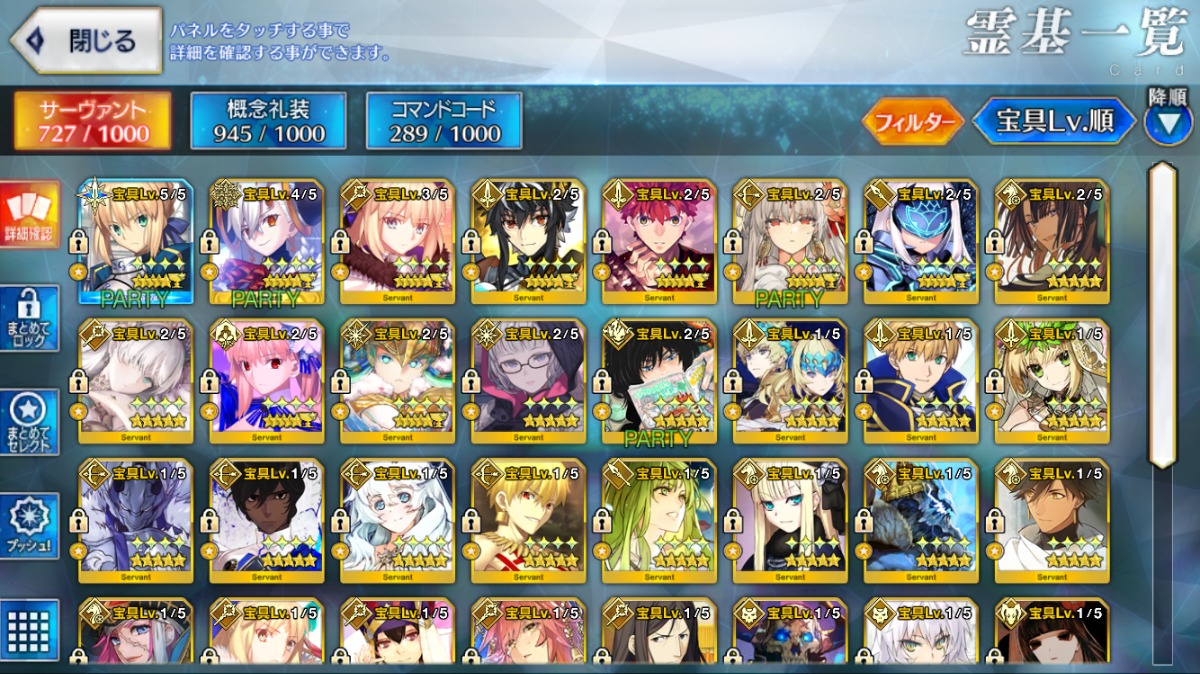Screen dimensions: 1200x674
Task: Click the vertical scrollbar on the right
Action: tap(1162, 315)
